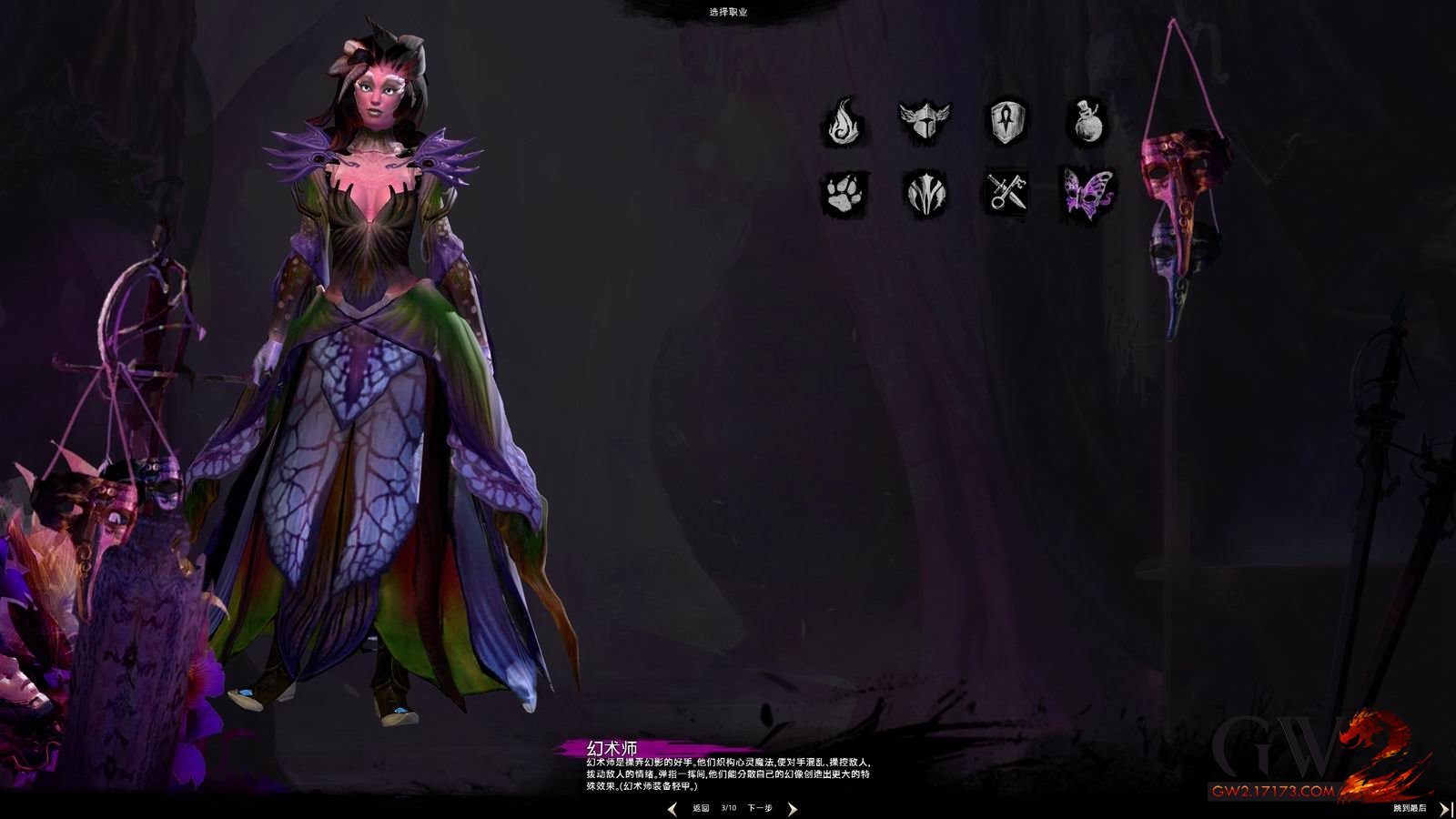Click the right arrow to advance

[x=792, y=808]
